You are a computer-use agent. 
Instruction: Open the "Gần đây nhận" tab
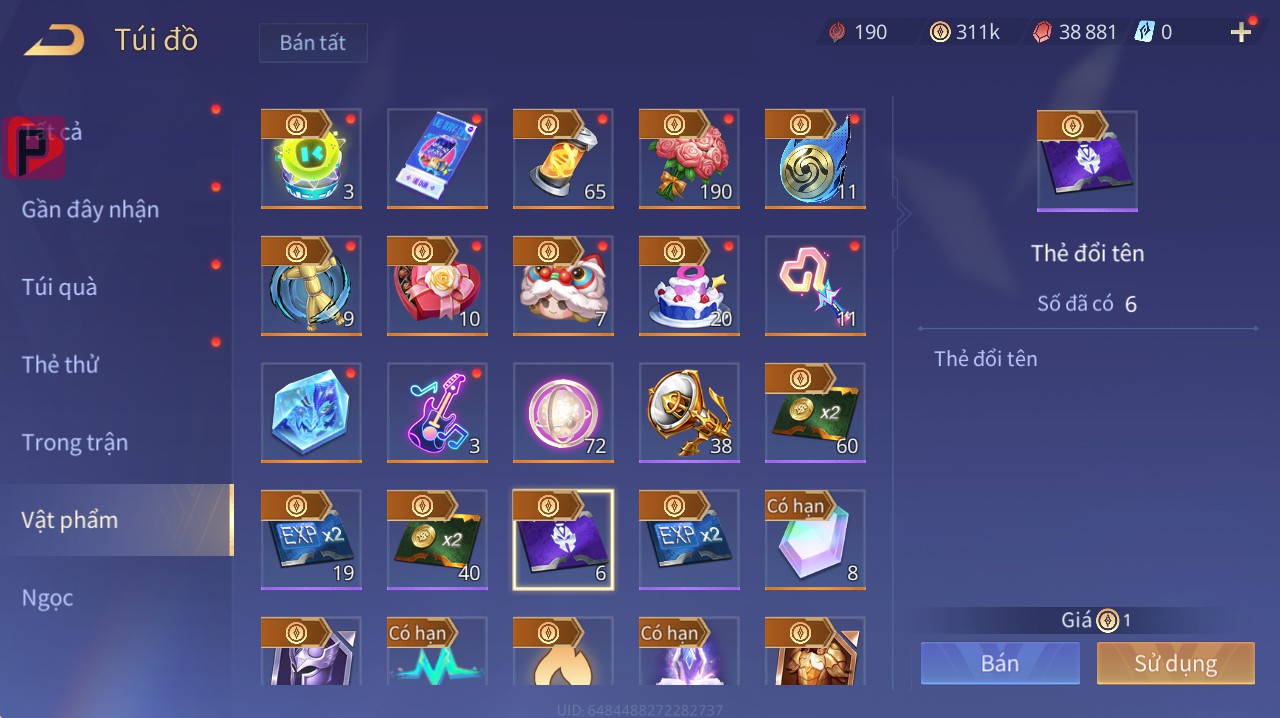pyautogui.click(x=90, y=209)
